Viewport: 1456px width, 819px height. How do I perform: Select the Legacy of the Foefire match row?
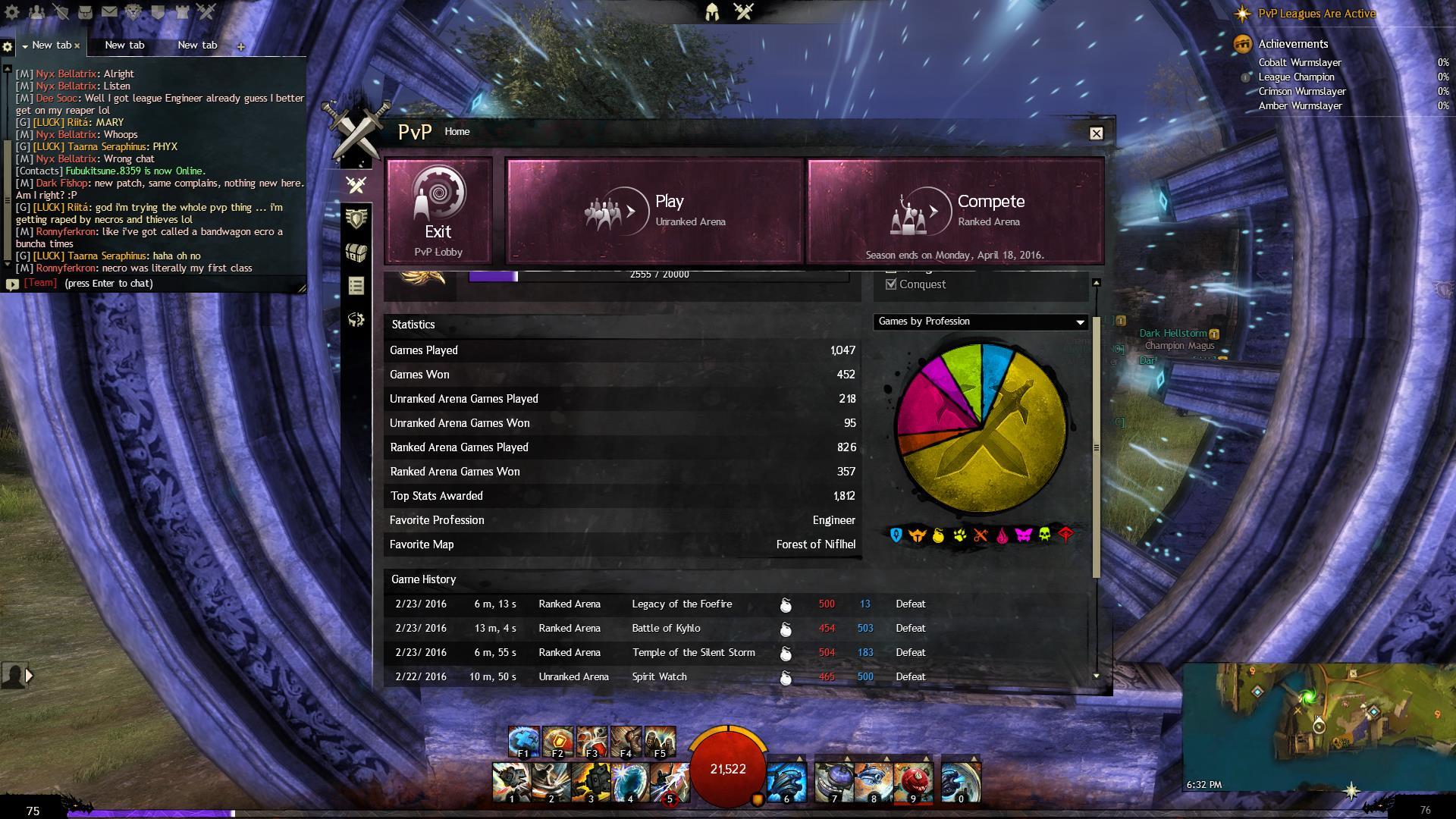coord(681,604)
